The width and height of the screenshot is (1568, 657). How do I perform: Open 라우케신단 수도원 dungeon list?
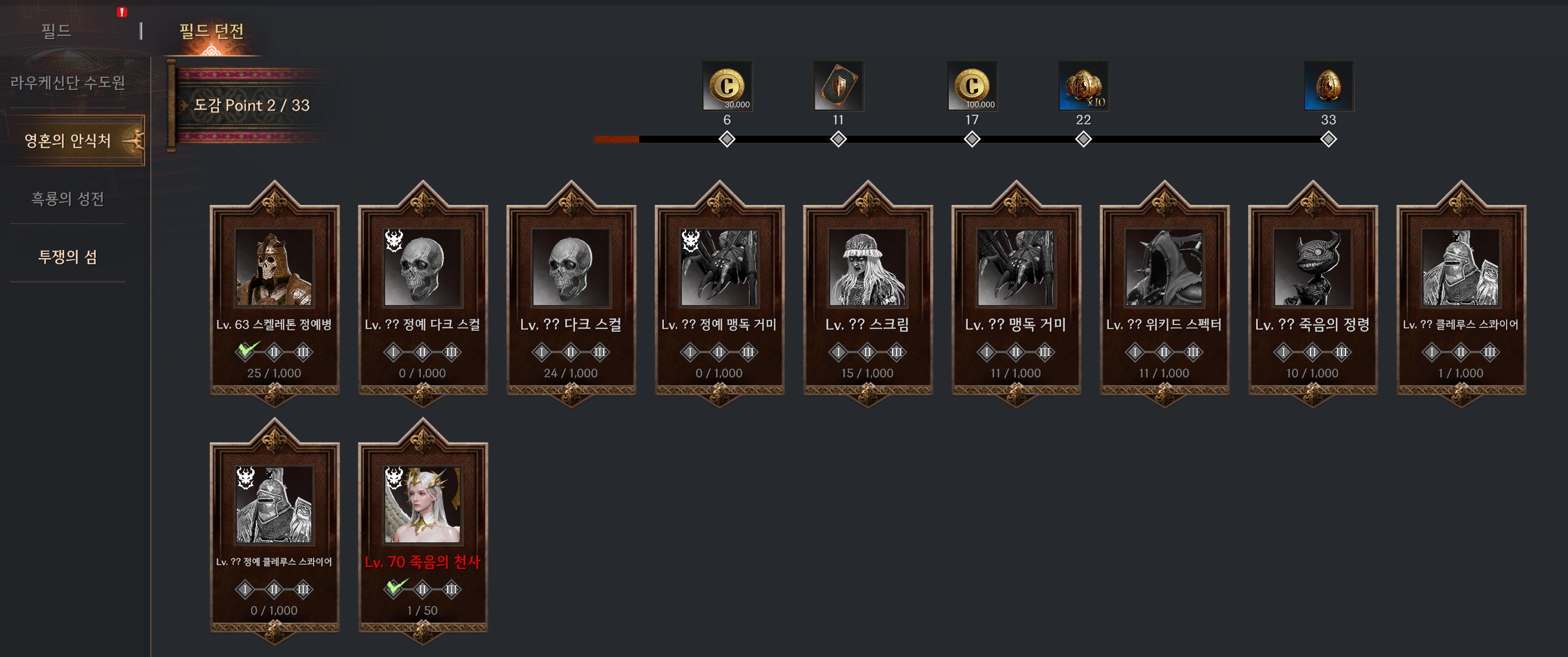point(68,82)
